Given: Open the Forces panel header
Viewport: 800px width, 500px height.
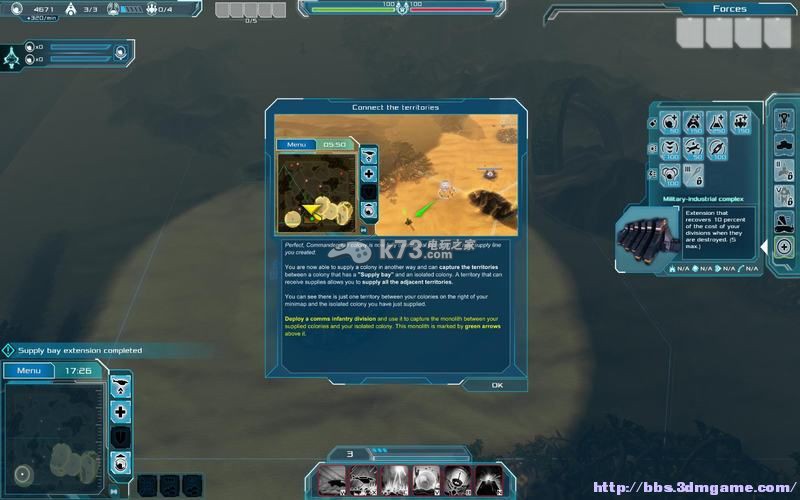Looking at the screenshot, I should click(x=729, y=9).
